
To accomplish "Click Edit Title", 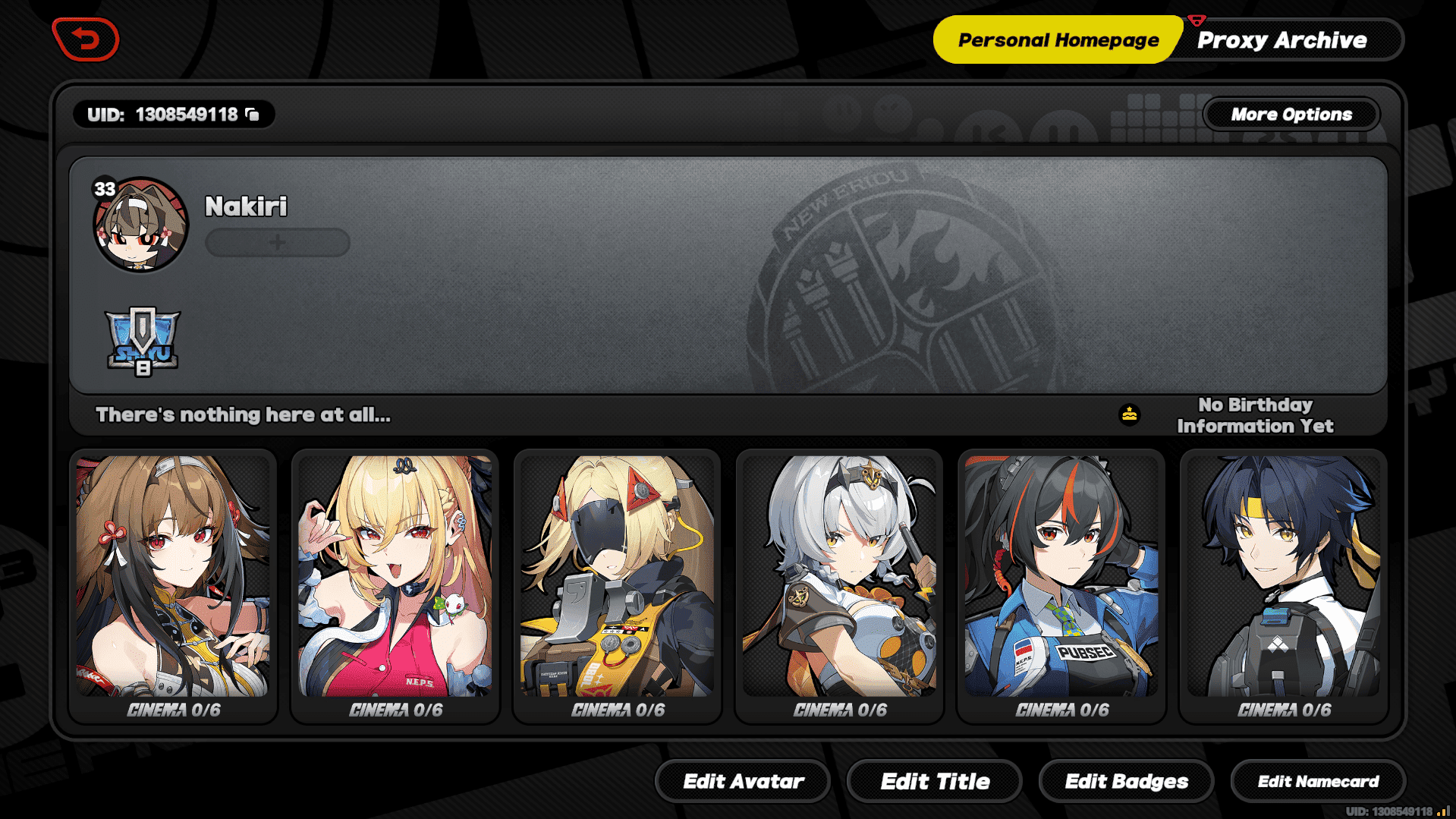I will click(935, 781).
